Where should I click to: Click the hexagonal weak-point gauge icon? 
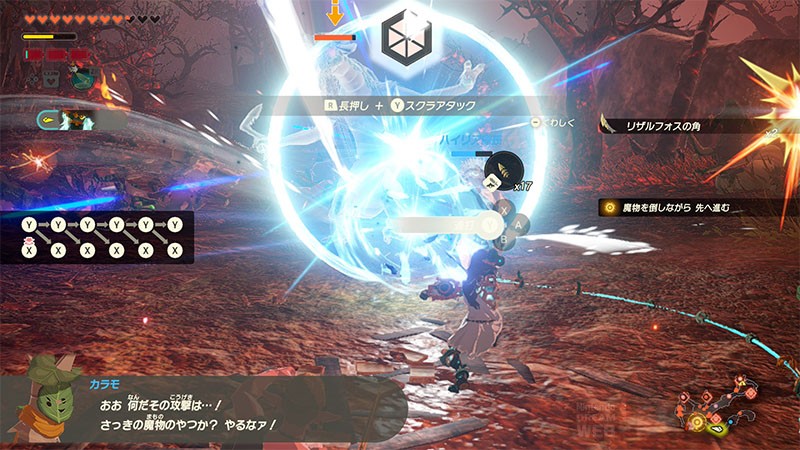point(407,36)
